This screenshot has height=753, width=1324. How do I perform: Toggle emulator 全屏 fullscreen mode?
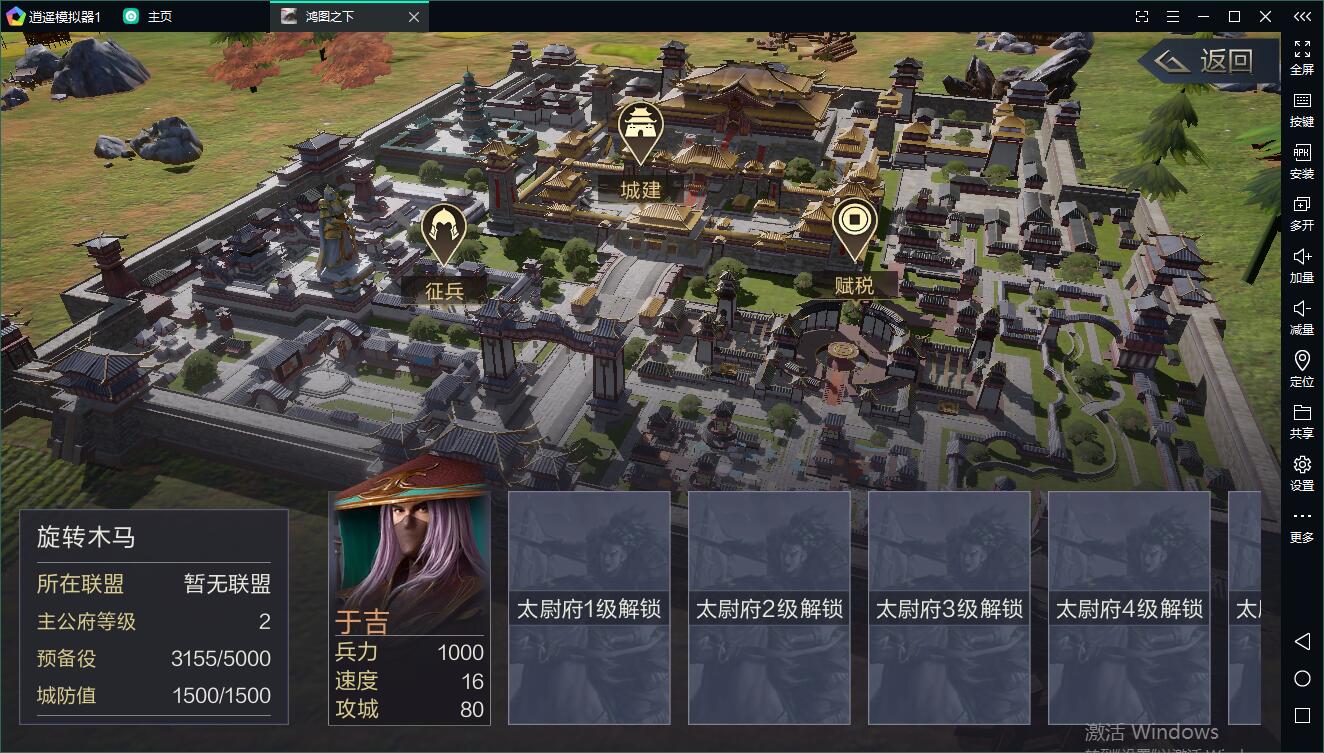point(1302,56)
